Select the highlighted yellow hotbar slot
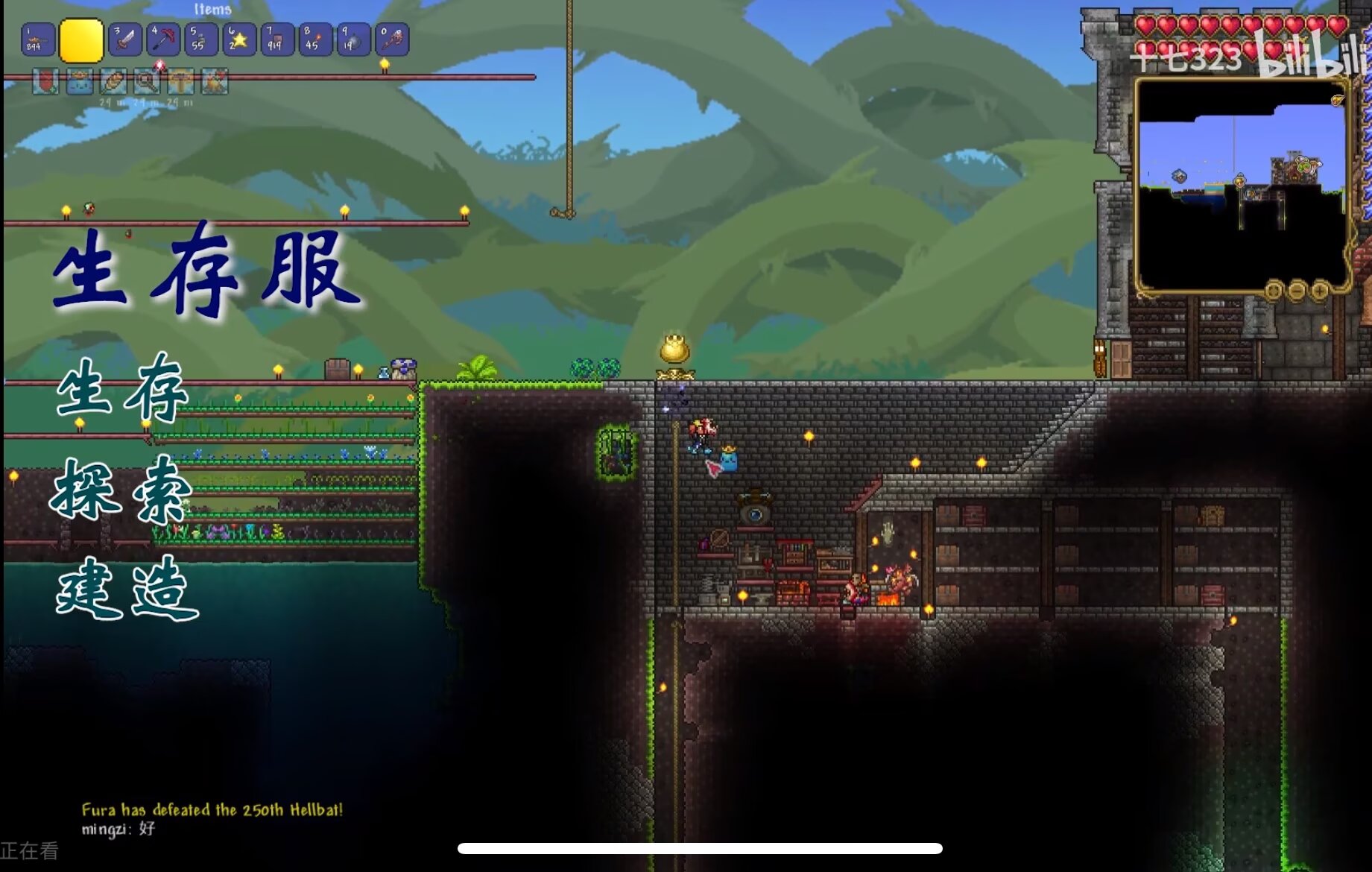1372x872 pixels. pyautogui.click(x=81, y=40)
